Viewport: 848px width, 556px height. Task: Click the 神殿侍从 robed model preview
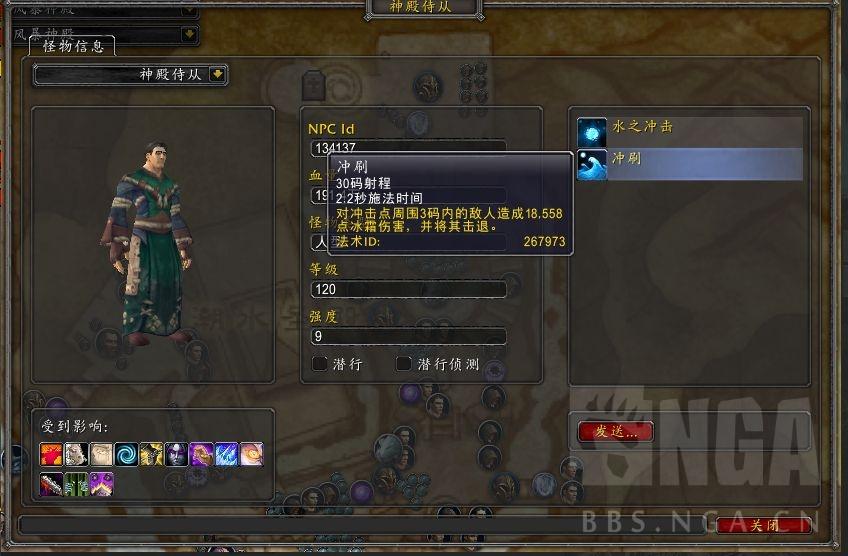pyautogui.click(x=150, y=240)
